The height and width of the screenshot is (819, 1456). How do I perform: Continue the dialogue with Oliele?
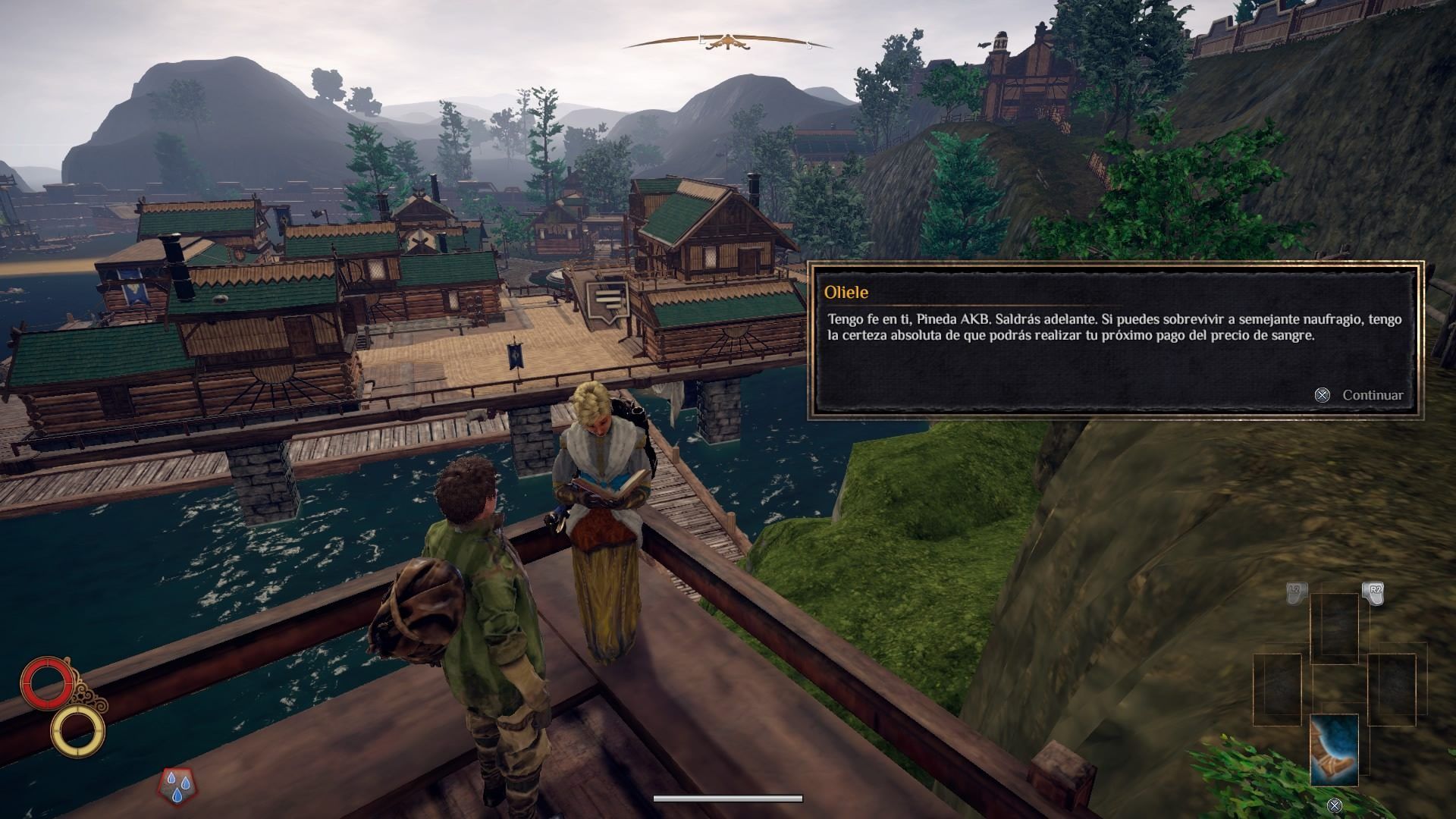point(1362,395)
